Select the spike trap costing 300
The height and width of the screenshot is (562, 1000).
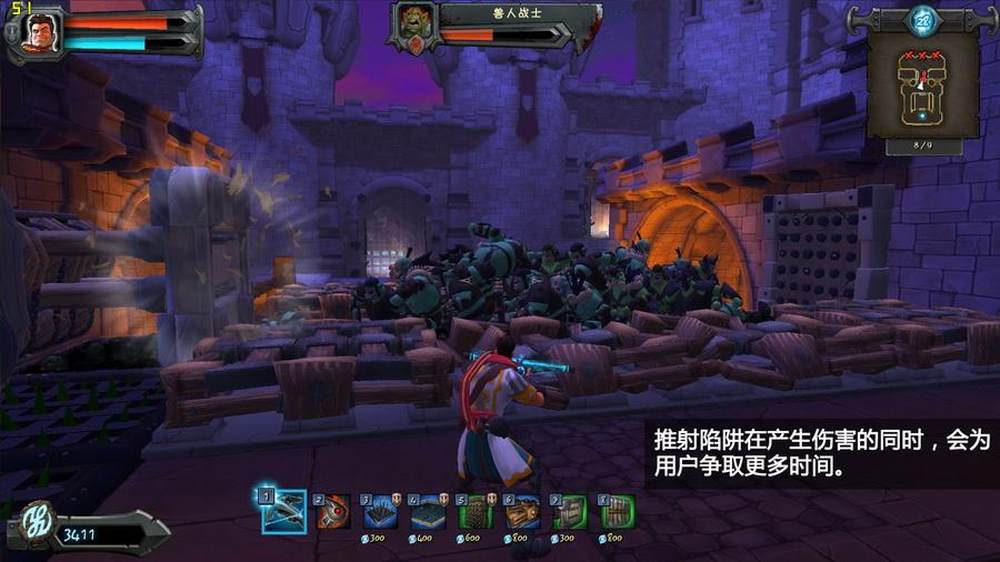point(381,511)
